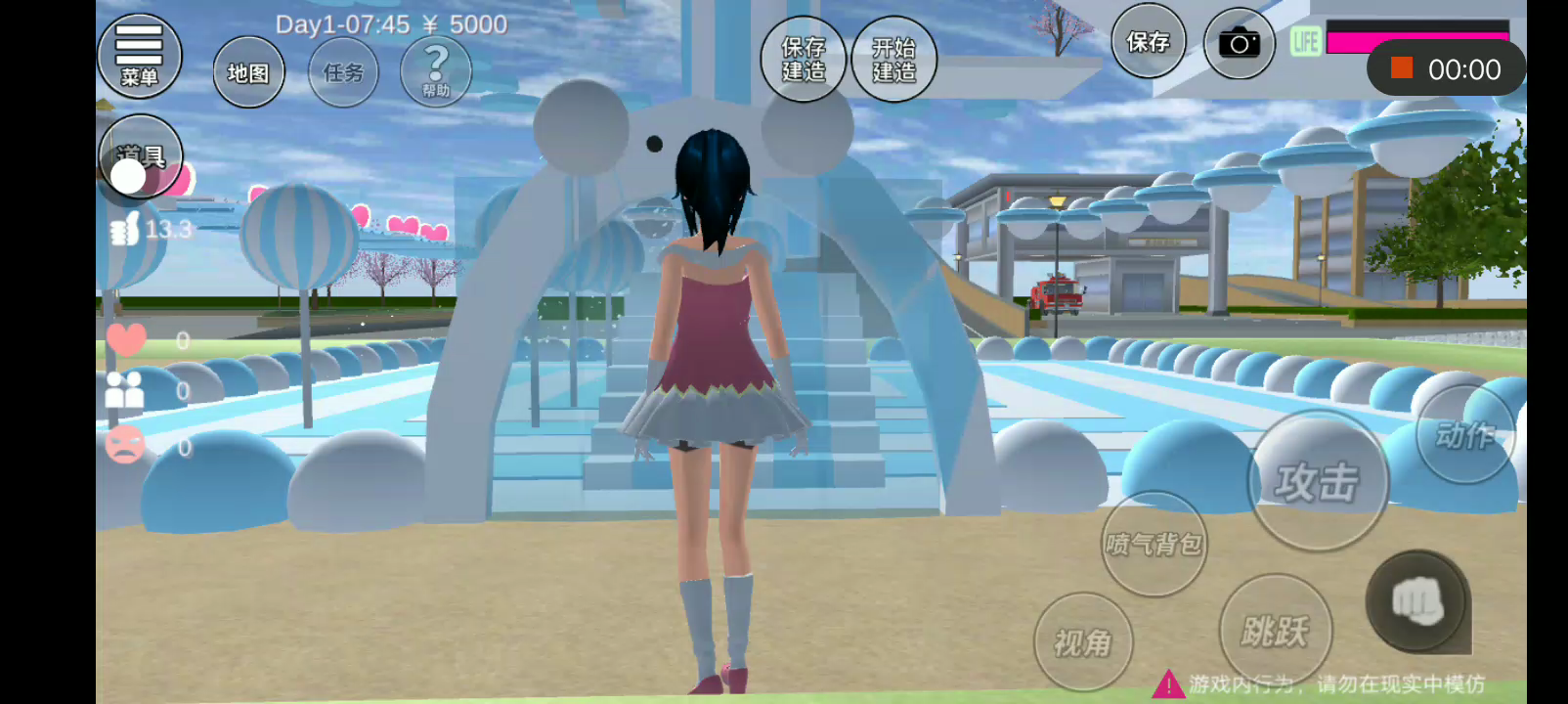1568x704 pixels.
Task: Click the 保存 save button
Action: (1148, 42)
